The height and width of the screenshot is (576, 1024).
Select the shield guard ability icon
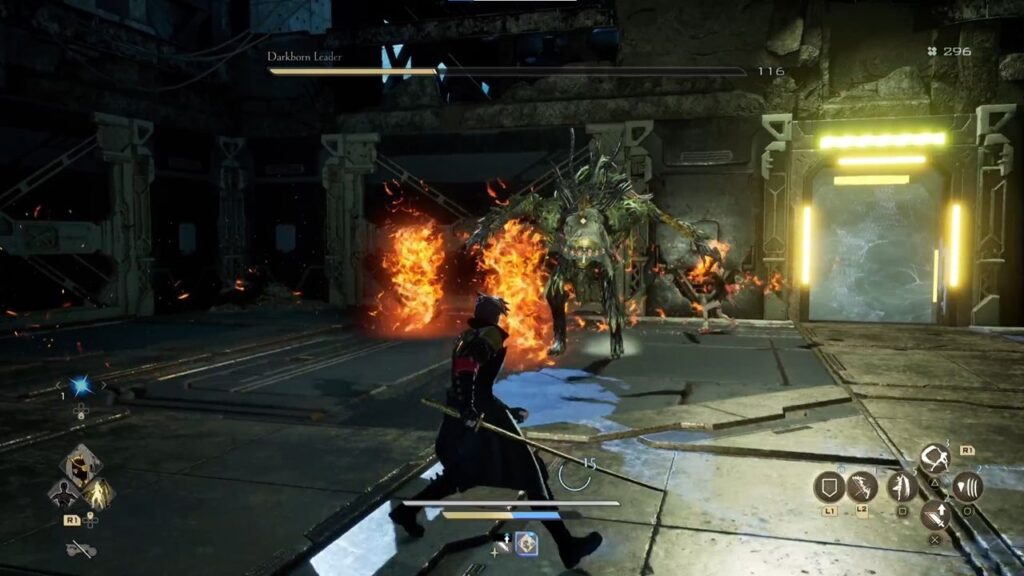click(x=829, y=487)
